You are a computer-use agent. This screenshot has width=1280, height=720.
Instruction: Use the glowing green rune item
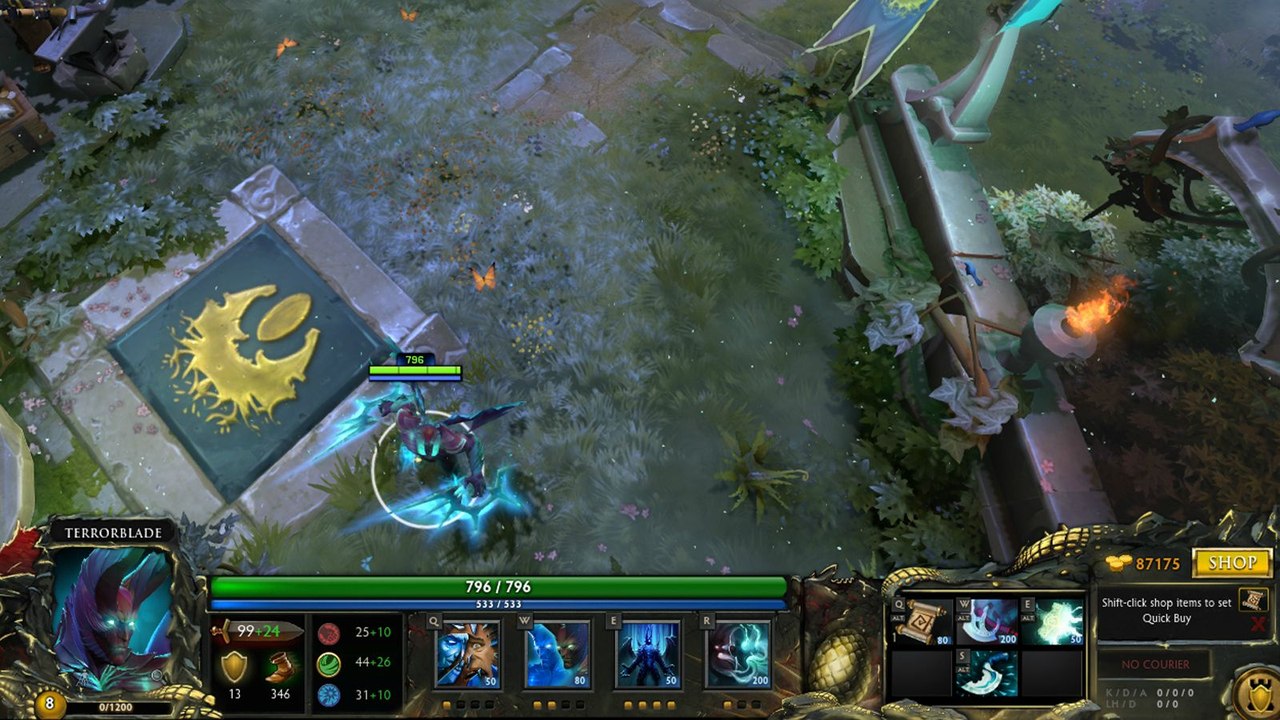click(x=1052, y=622)
